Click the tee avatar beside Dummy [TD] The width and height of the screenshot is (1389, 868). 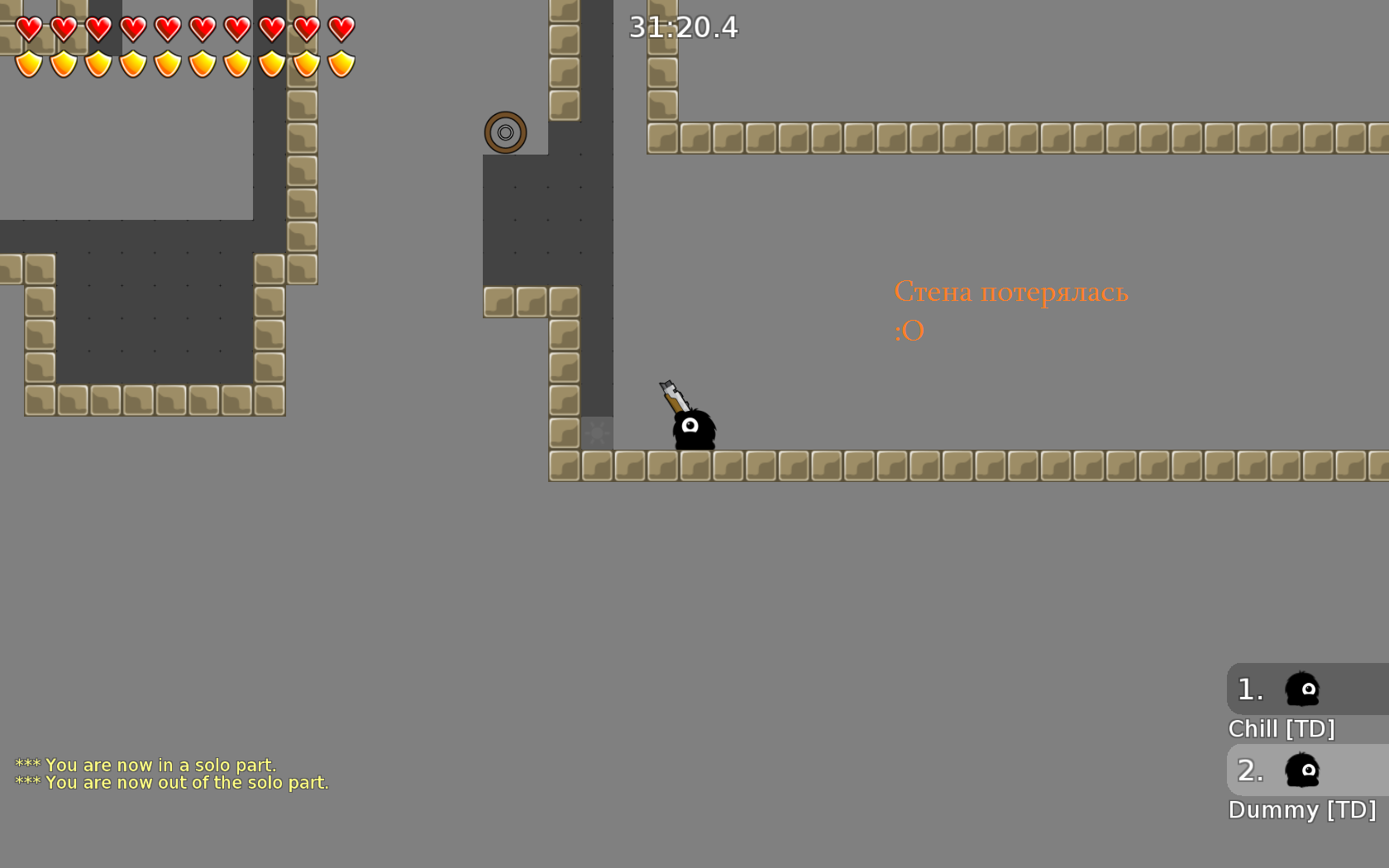[x=1301, y=770]
